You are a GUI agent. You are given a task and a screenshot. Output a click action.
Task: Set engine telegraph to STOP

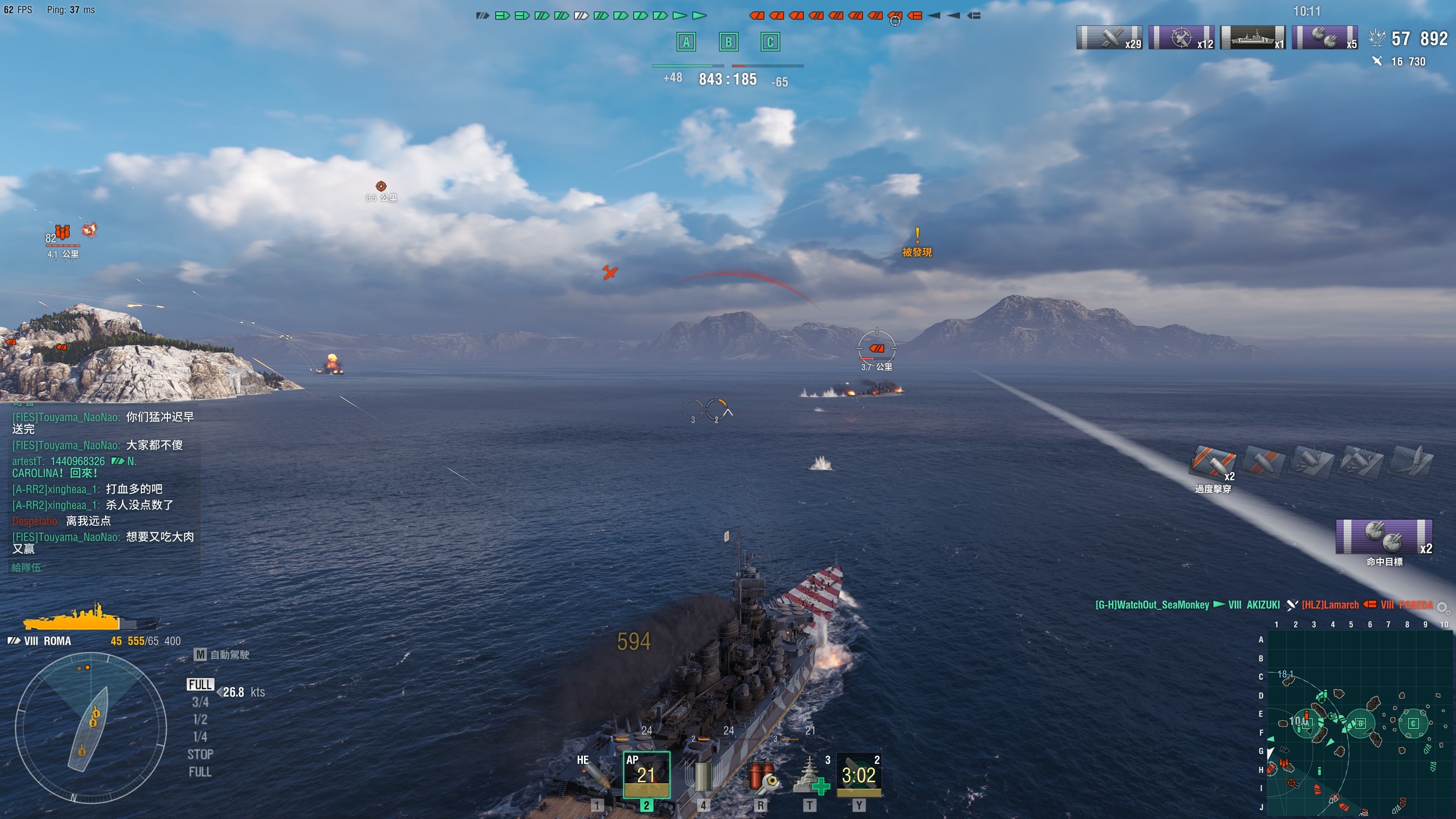pos(200,754)
